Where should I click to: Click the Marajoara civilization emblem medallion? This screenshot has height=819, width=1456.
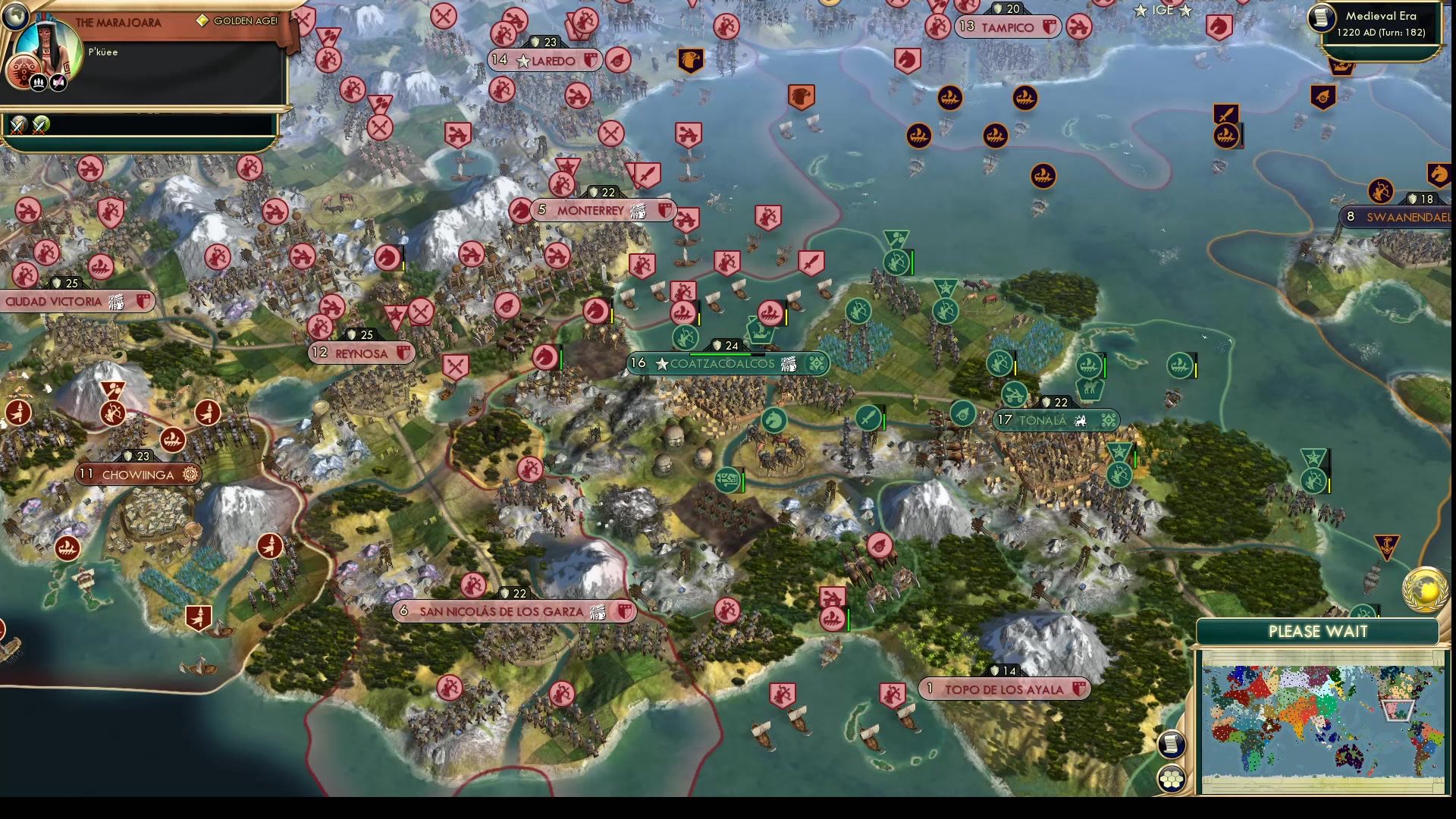[x=24, y=71]
